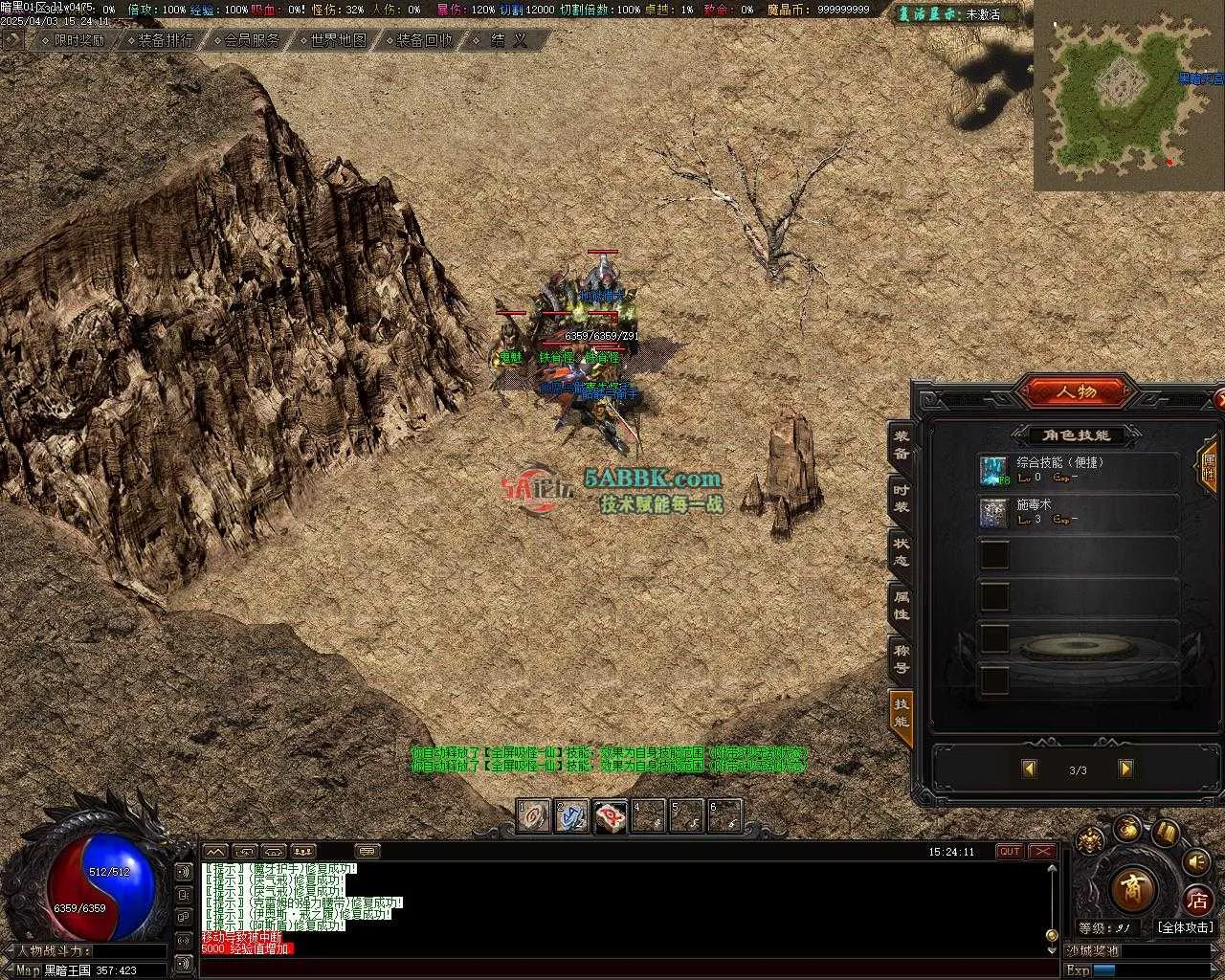Viewport: 1225px width, 980px height.
Task: Select the 综合技能 skill icon
Action: (993, 470)
